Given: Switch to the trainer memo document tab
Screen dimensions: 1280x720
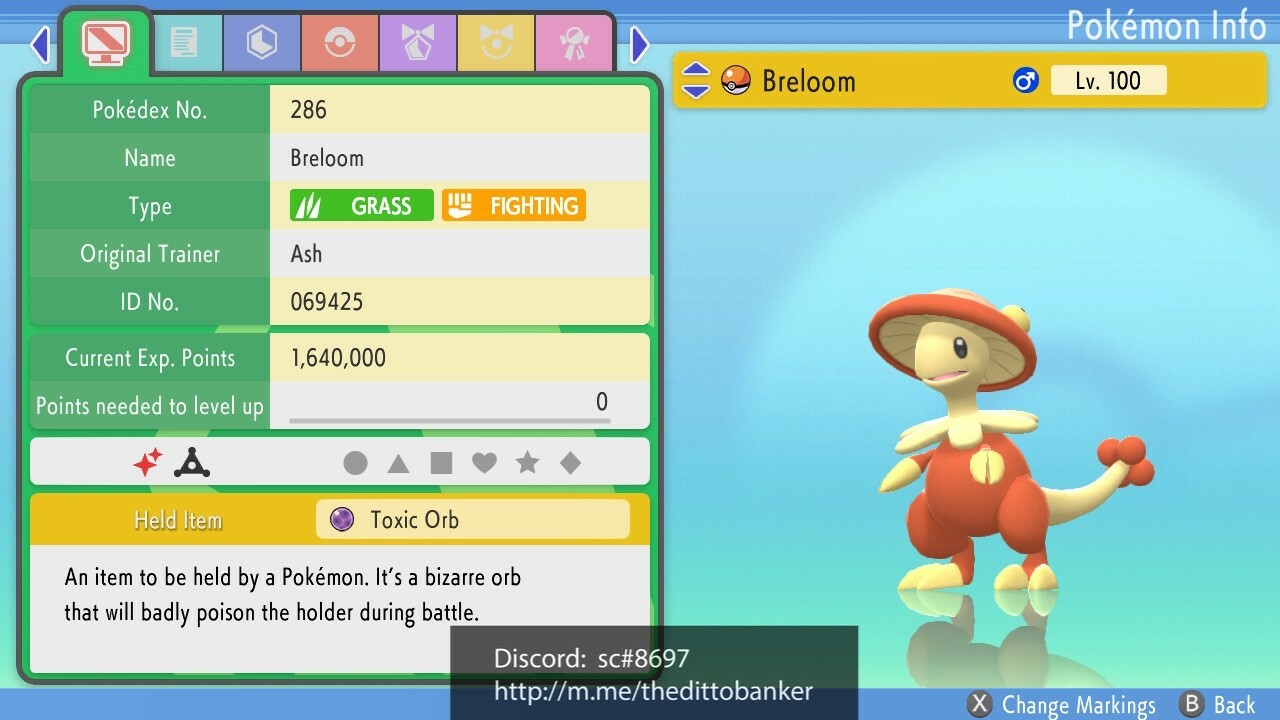Looking at the screenshot, I should point(185,43).
